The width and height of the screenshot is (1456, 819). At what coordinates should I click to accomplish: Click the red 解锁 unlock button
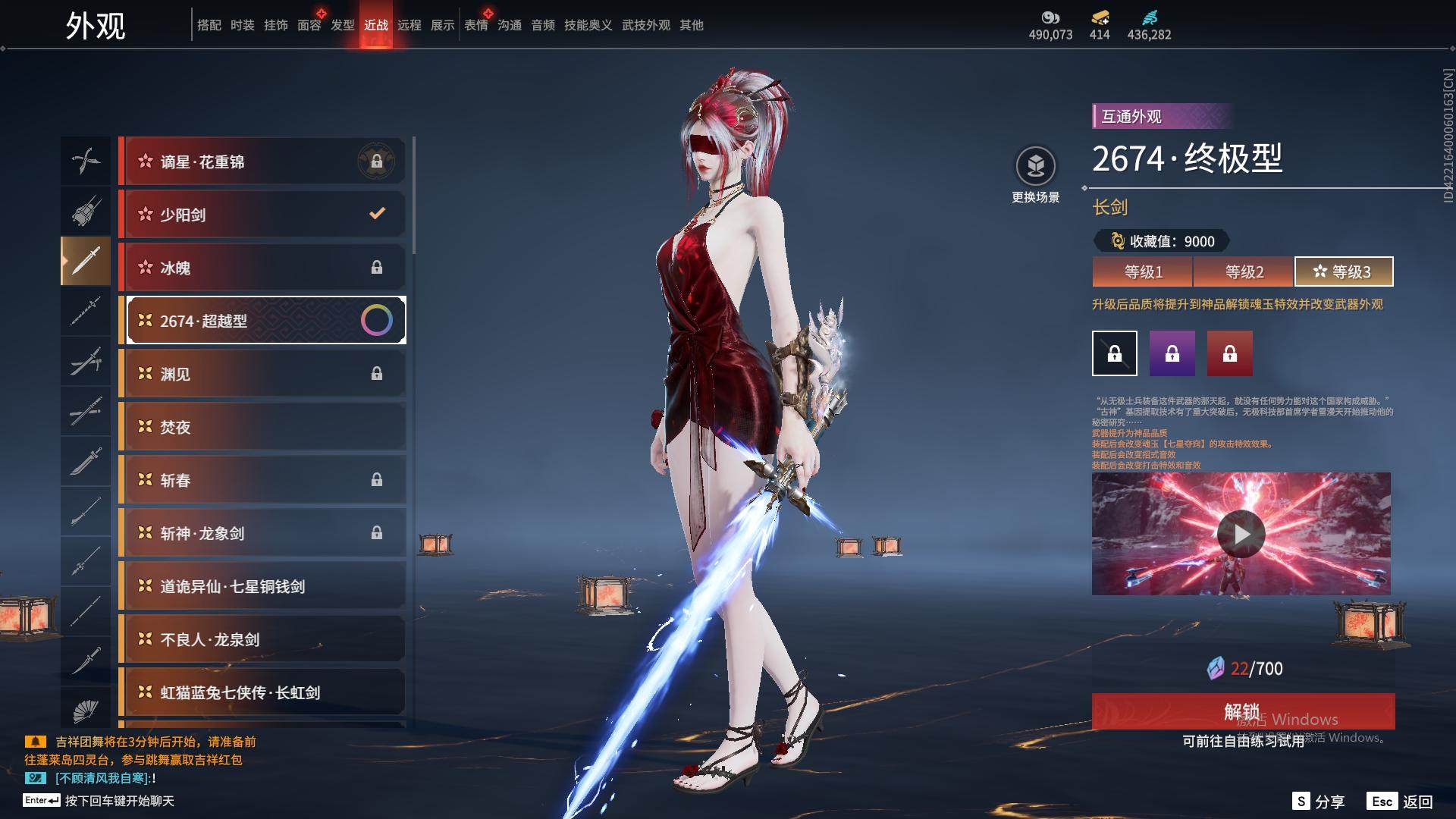1243,711
